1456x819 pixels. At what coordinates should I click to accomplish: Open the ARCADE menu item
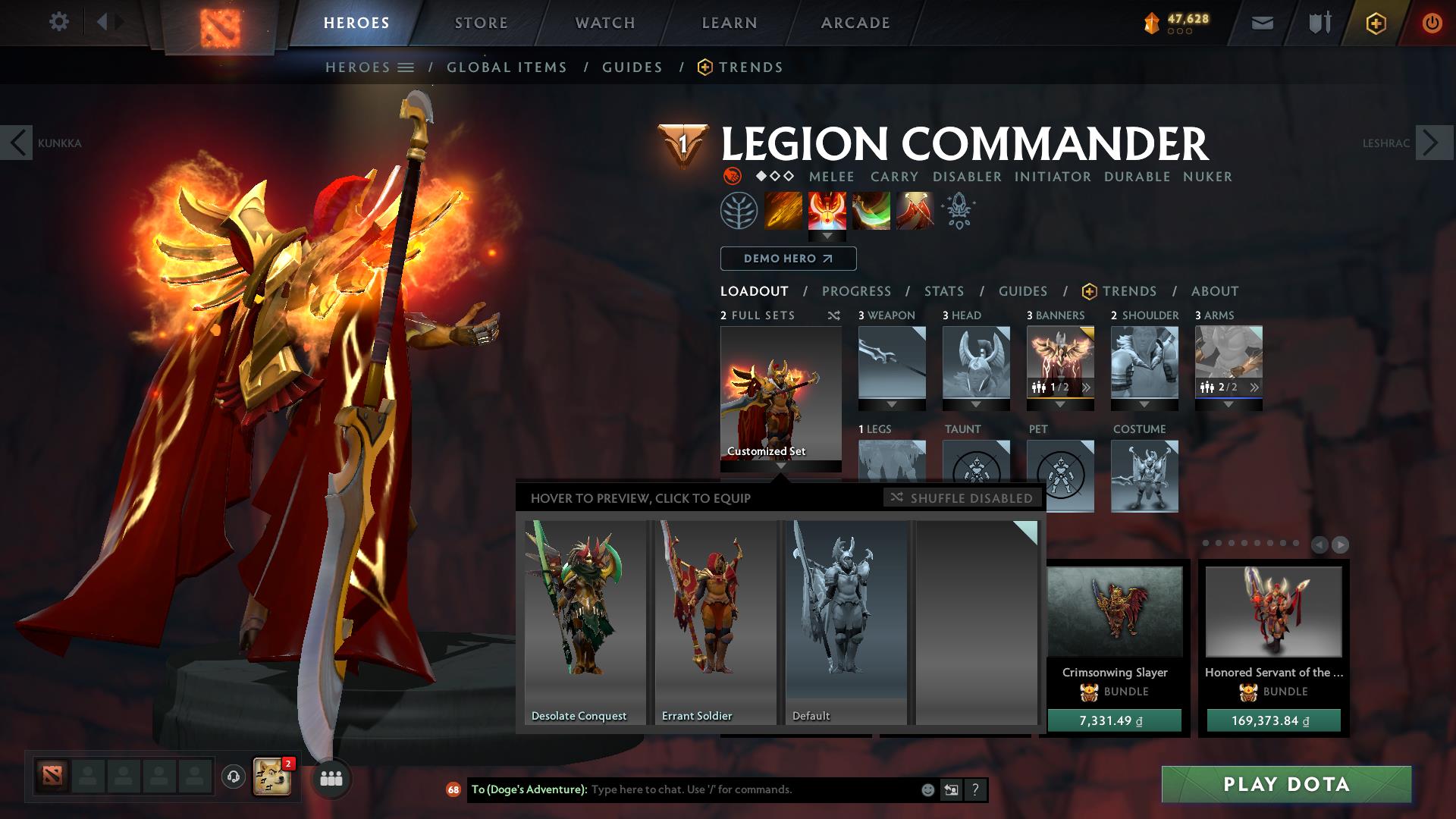click(855, 22)
